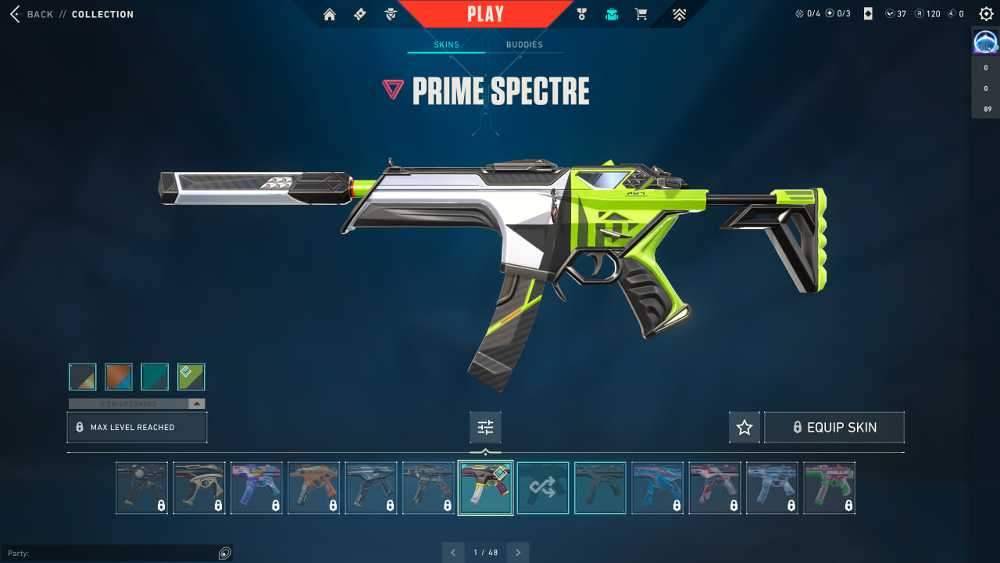The image size is (1000, 563).
Task: Favorite this skin with the star button
Action: pos(744,427)
